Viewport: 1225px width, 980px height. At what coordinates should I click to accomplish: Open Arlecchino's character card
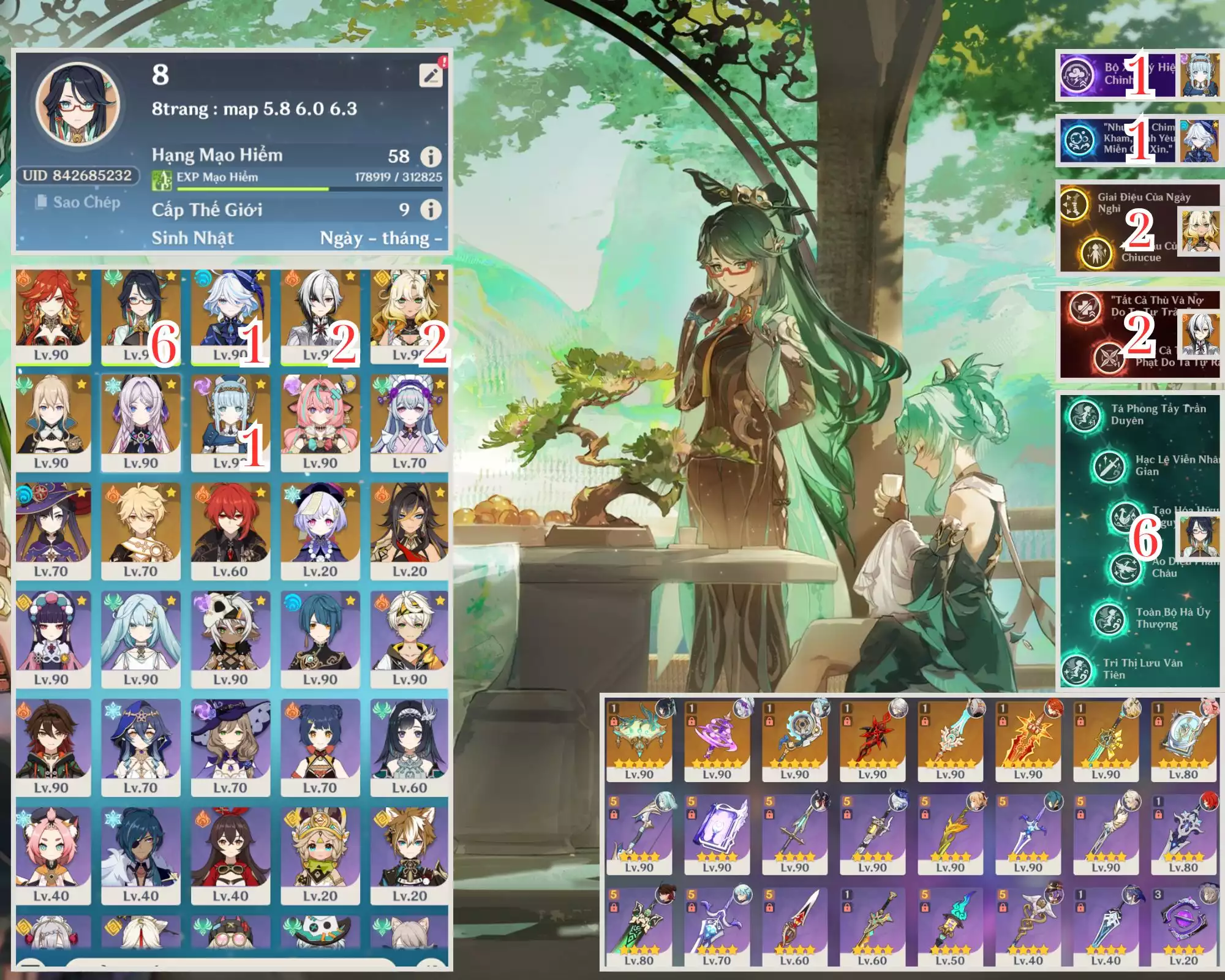pos(320,315)
